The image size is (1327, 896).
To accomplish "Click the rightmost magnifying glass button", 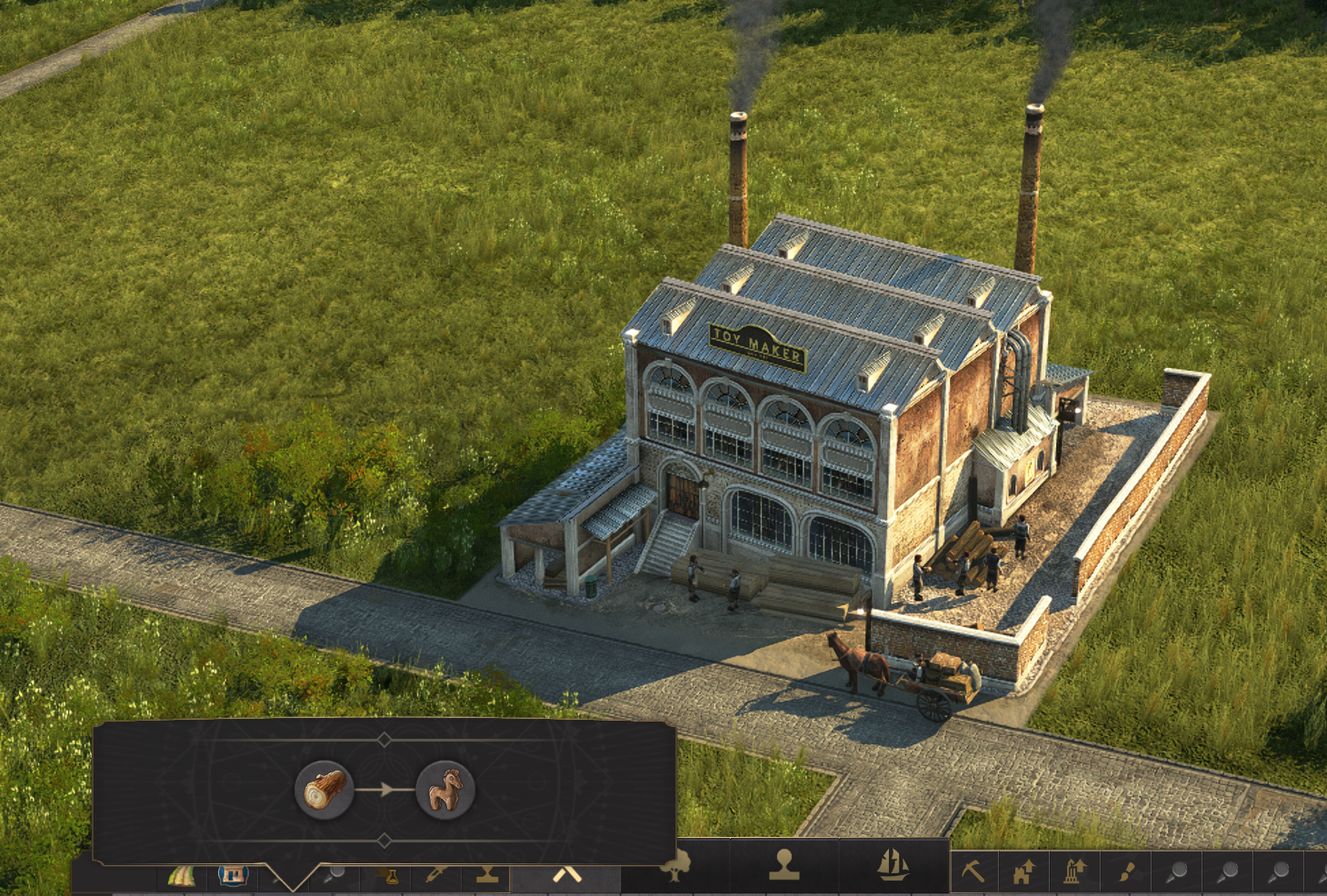I will [x=1280, y=868].
